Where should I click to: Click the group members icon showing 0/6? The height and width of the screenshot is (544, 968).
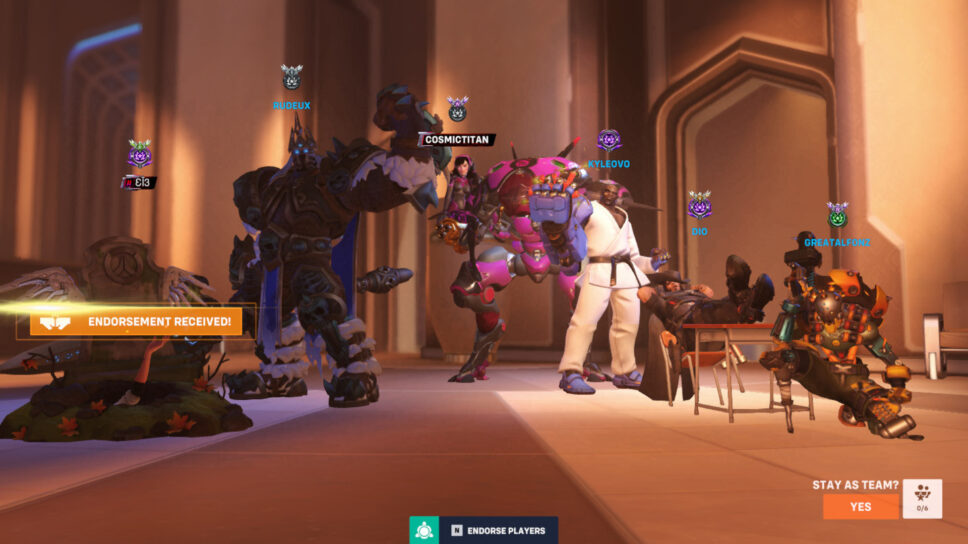tap(922, 499)
